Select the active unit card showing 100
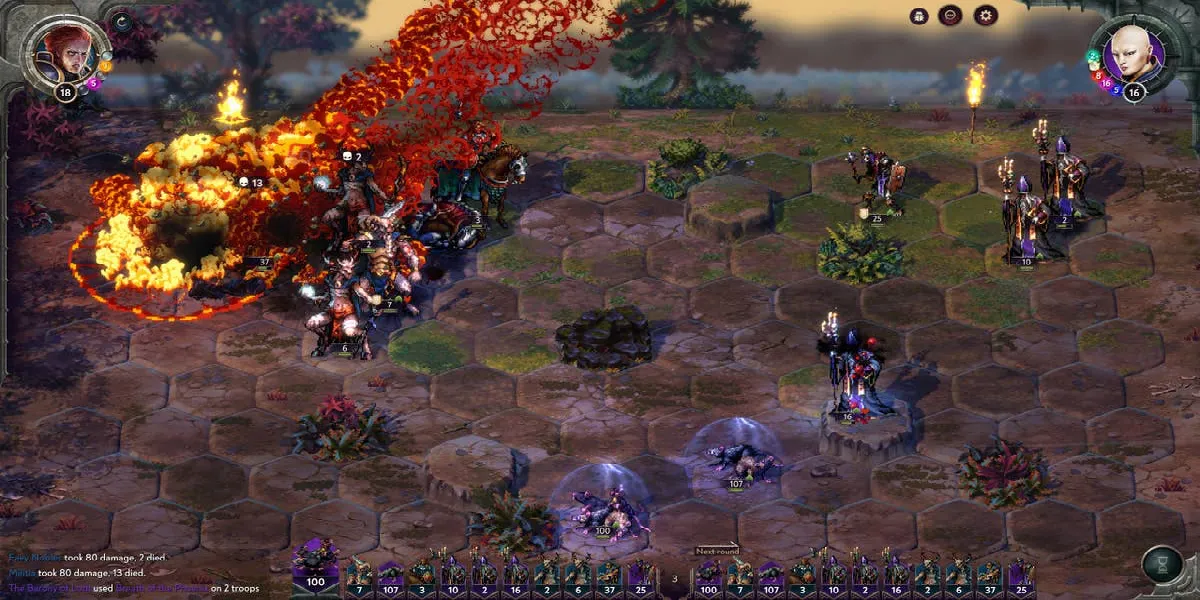This screenshot has width=1200, height=600. [x=315, y=567]
